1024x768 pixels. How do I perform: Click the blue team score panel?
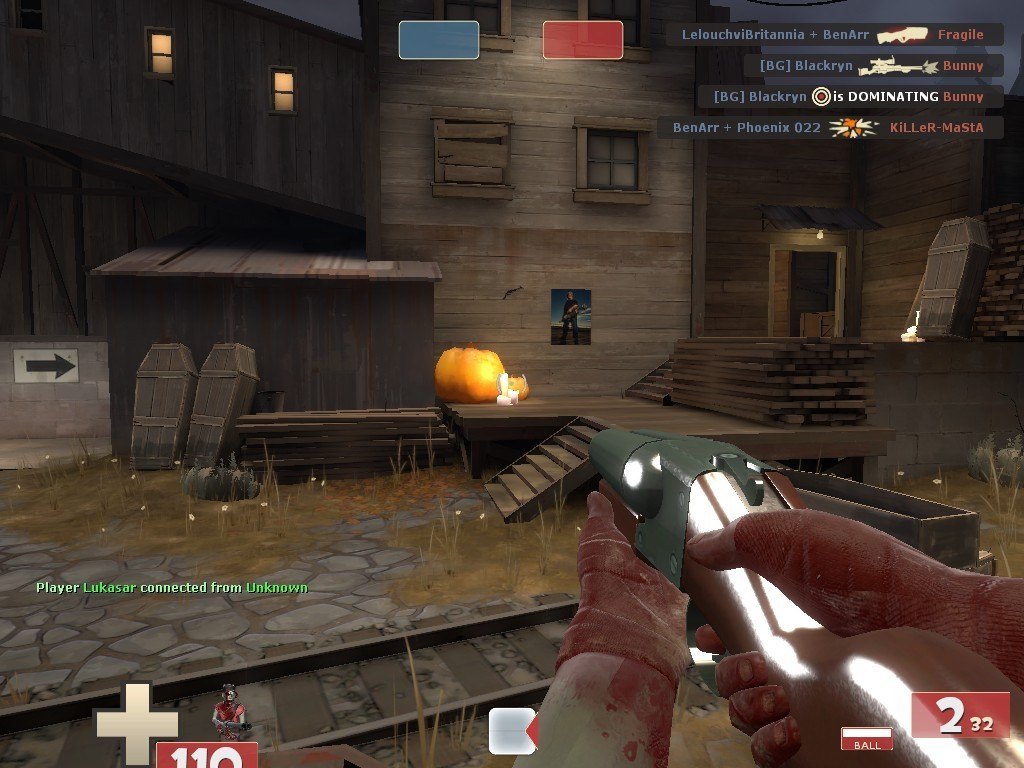pos(438,40)
